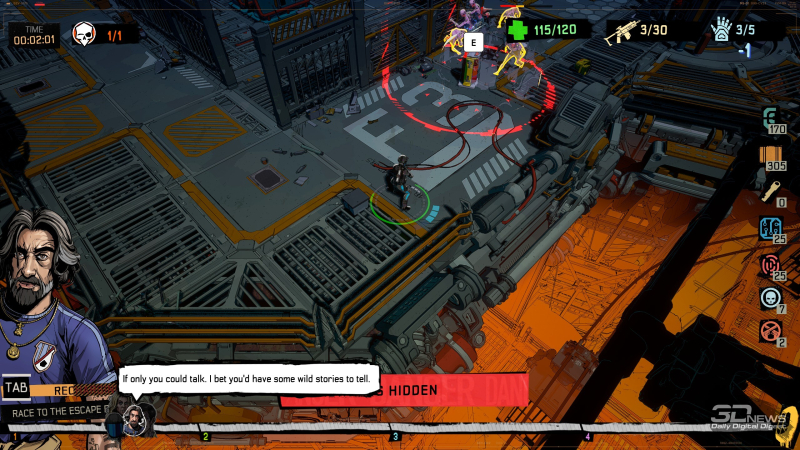Select timeline marker number 4
The image size is (800, 450).
point(587,436)
